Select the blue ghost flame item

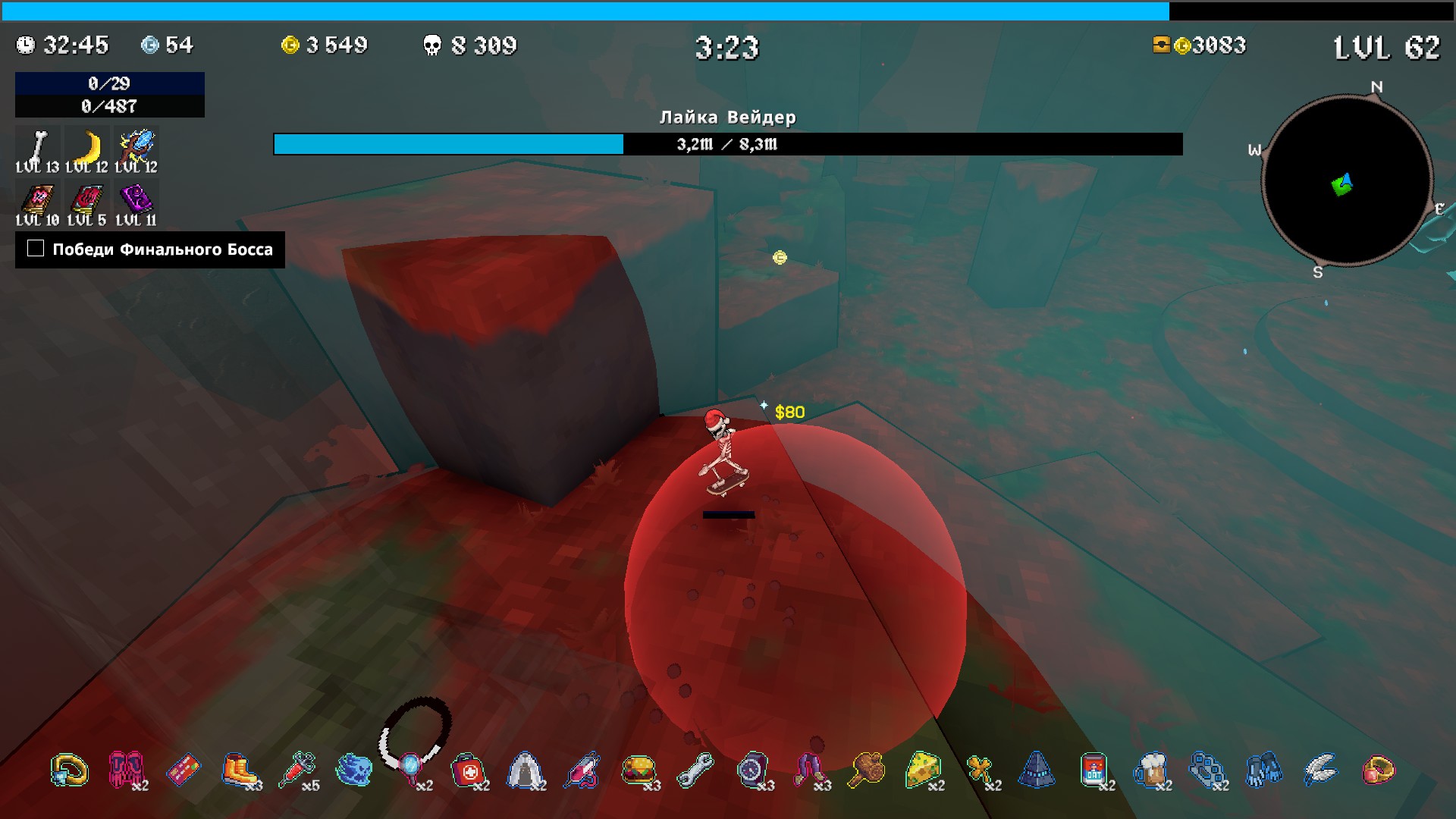click(x=353, y=770)
